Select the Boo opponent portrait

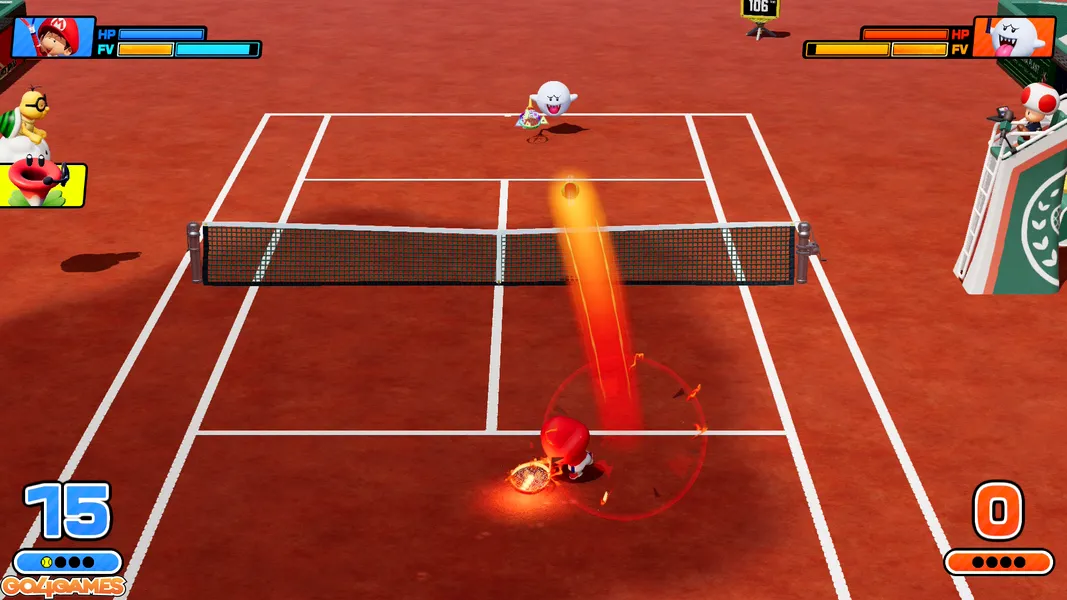[x=1014, y=37]
